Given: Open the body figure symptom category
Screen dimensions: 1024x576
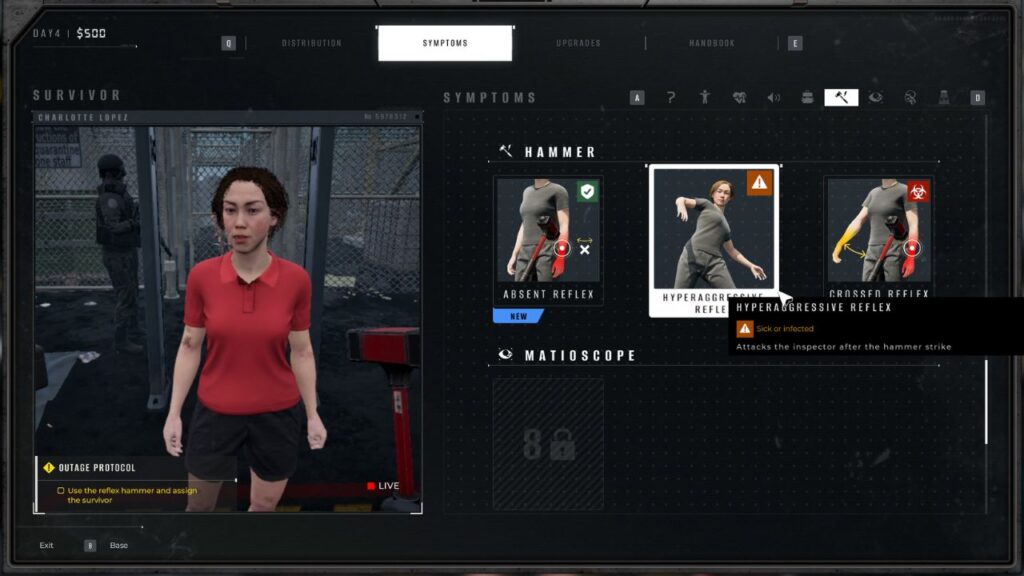Looking at the screenshot, I should (x=705, y=97).
